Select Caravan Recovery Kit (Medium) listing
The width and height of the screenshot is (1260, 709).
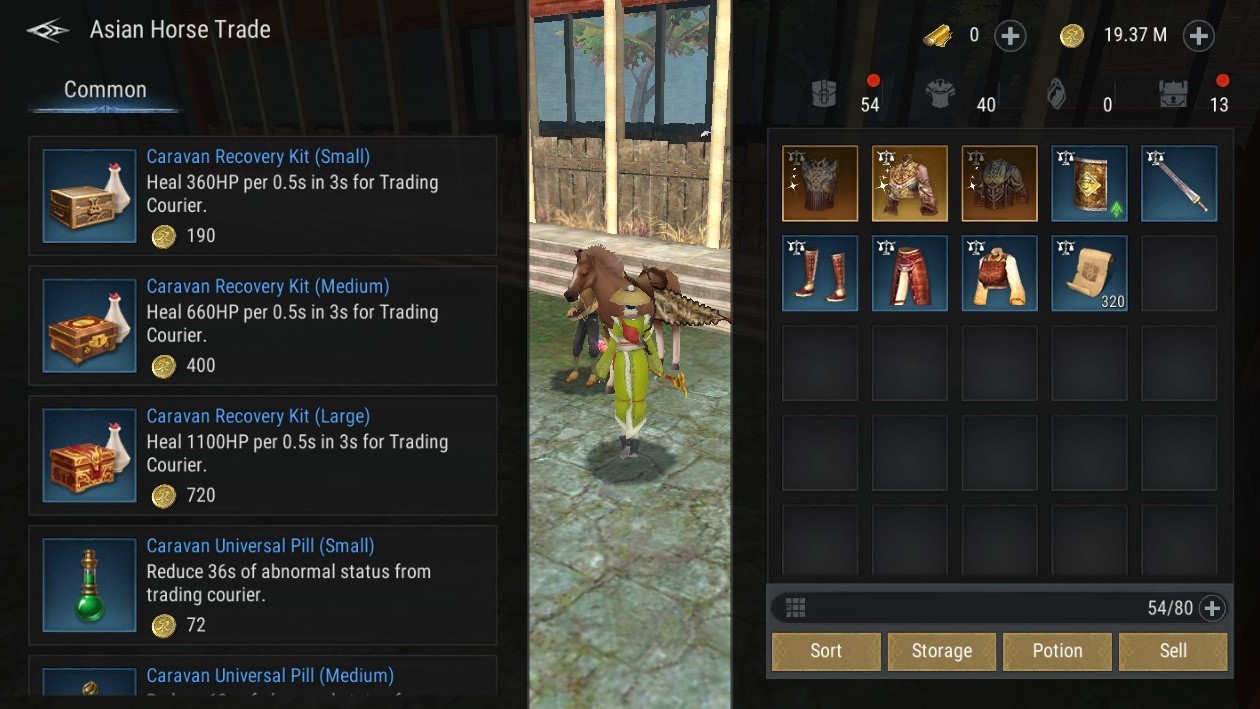click(x=262, y=326)
